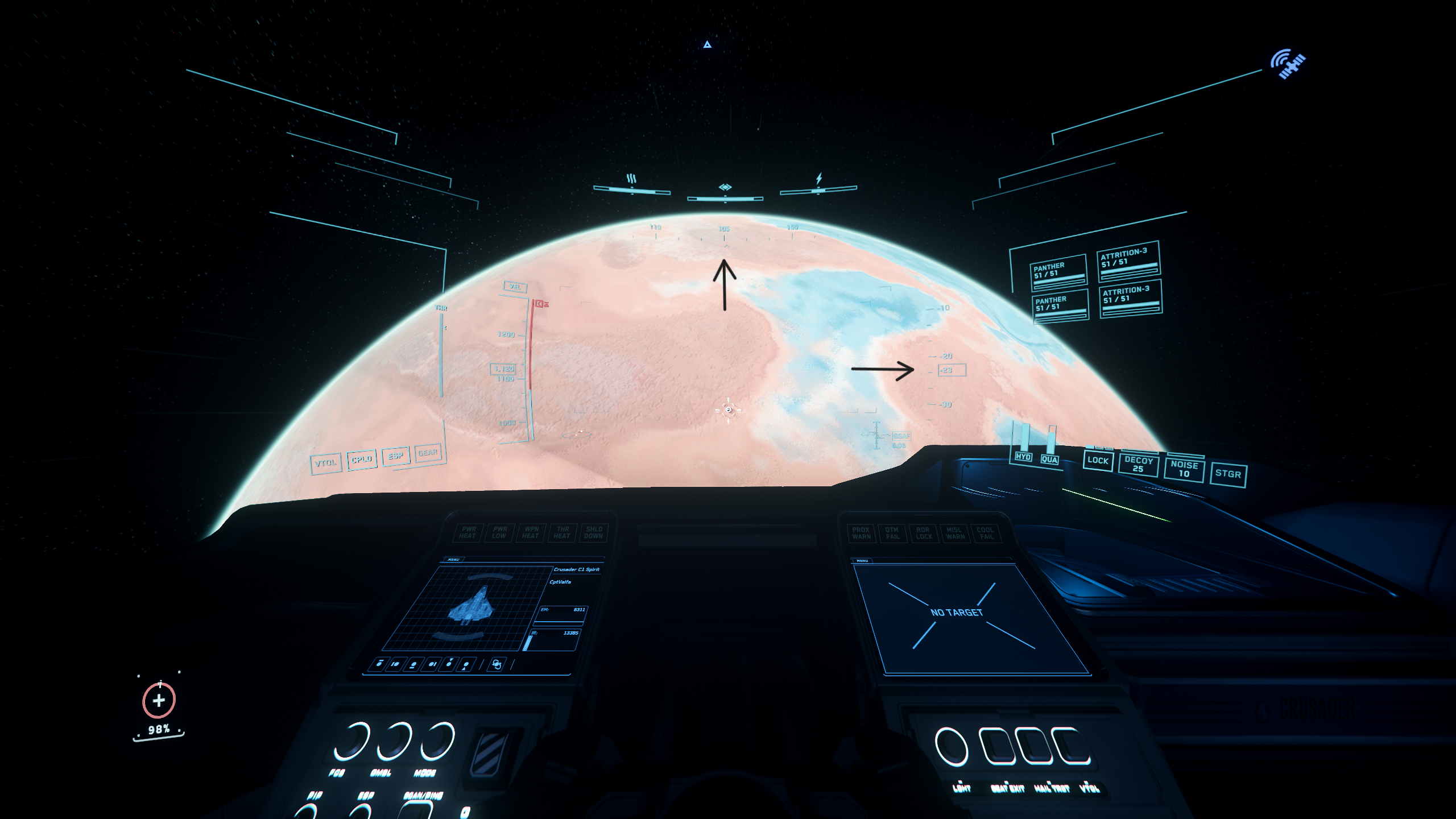Select the DECOY 25 countermeasure box
1456x819 pixels.
(1138, 464)
